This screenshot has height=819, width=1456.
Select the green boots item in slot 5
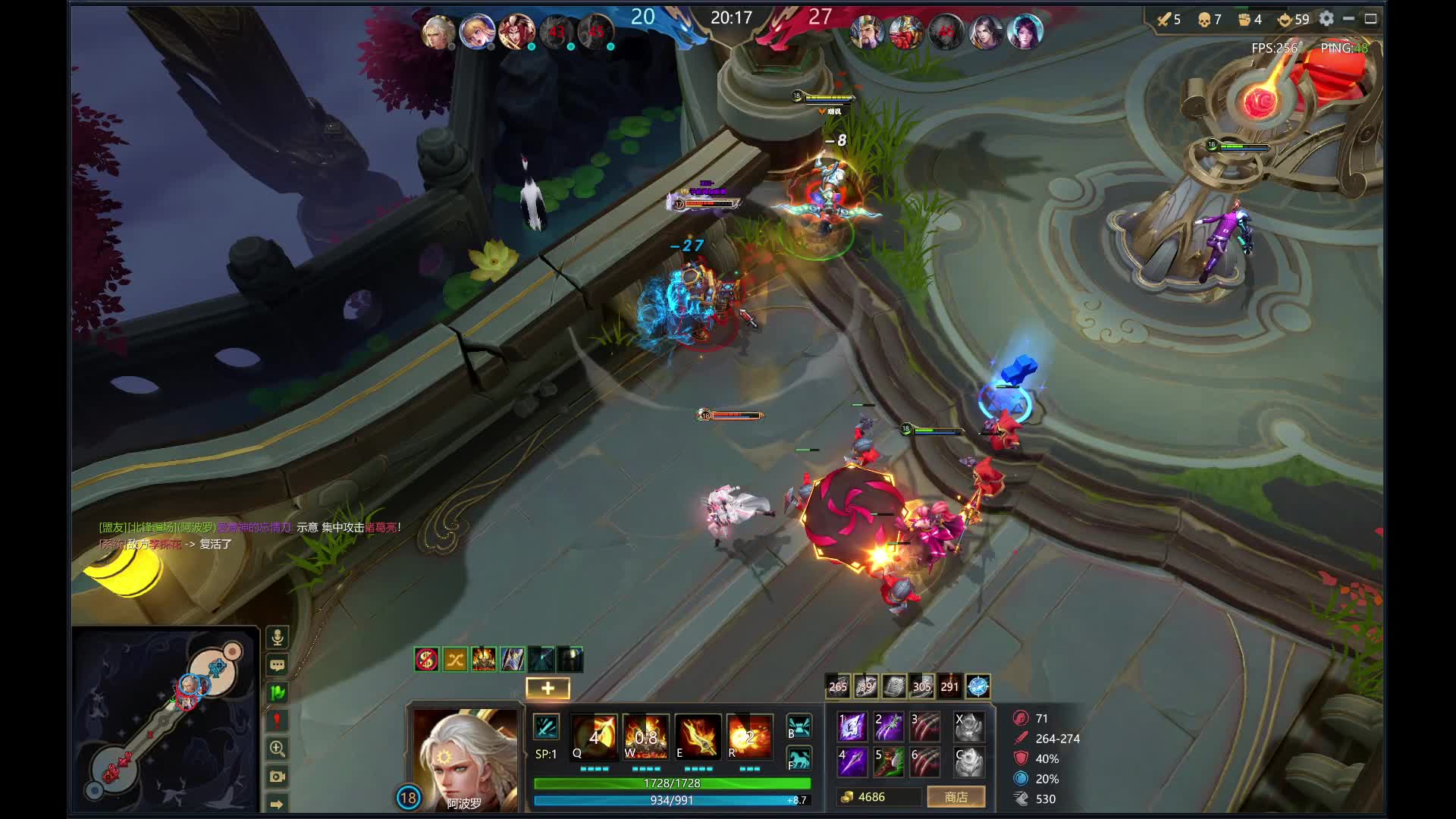(x=888, y=762)
